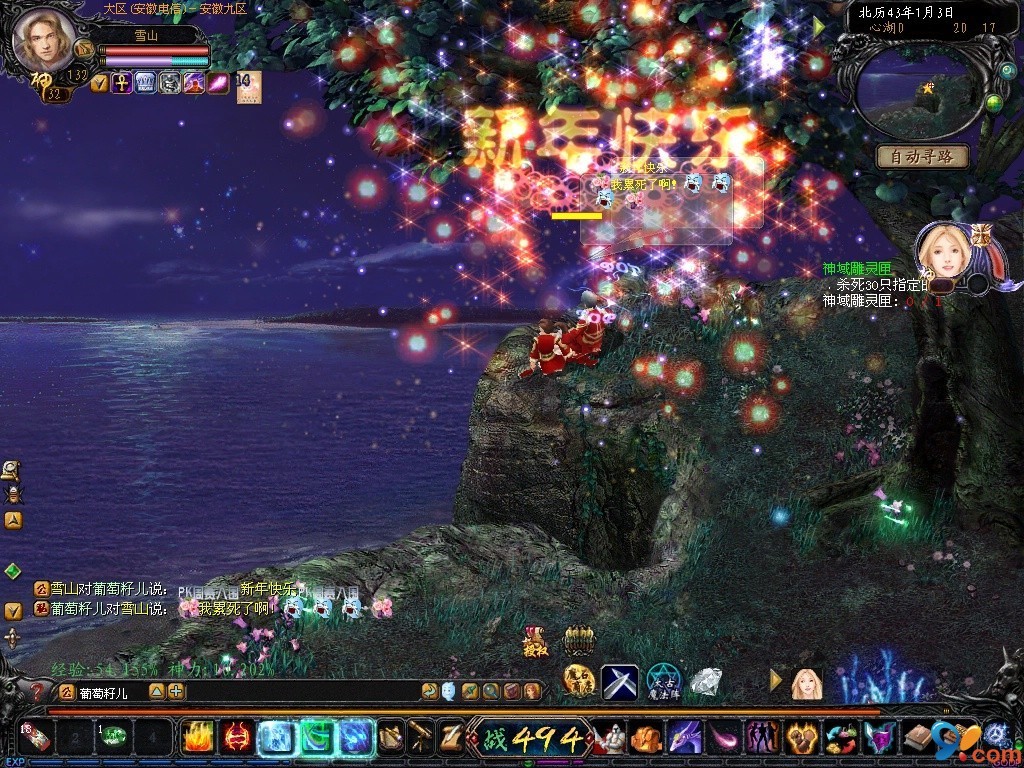Image resolution: width=1024 pixels, height=768 pixels.
Task: Activate the fire skill in the hotbar
Action: 196,738
